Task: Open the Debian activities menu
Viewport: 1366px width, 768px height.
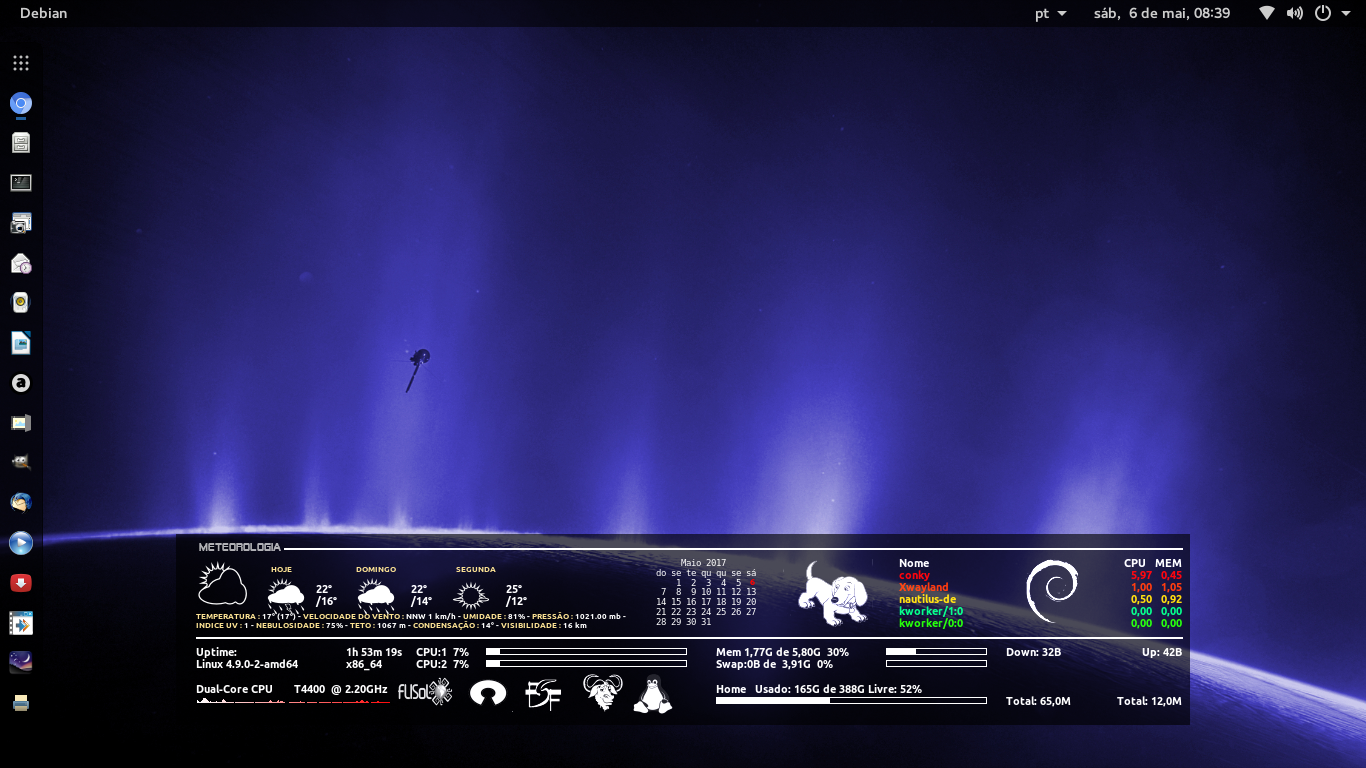Action: 44,13
